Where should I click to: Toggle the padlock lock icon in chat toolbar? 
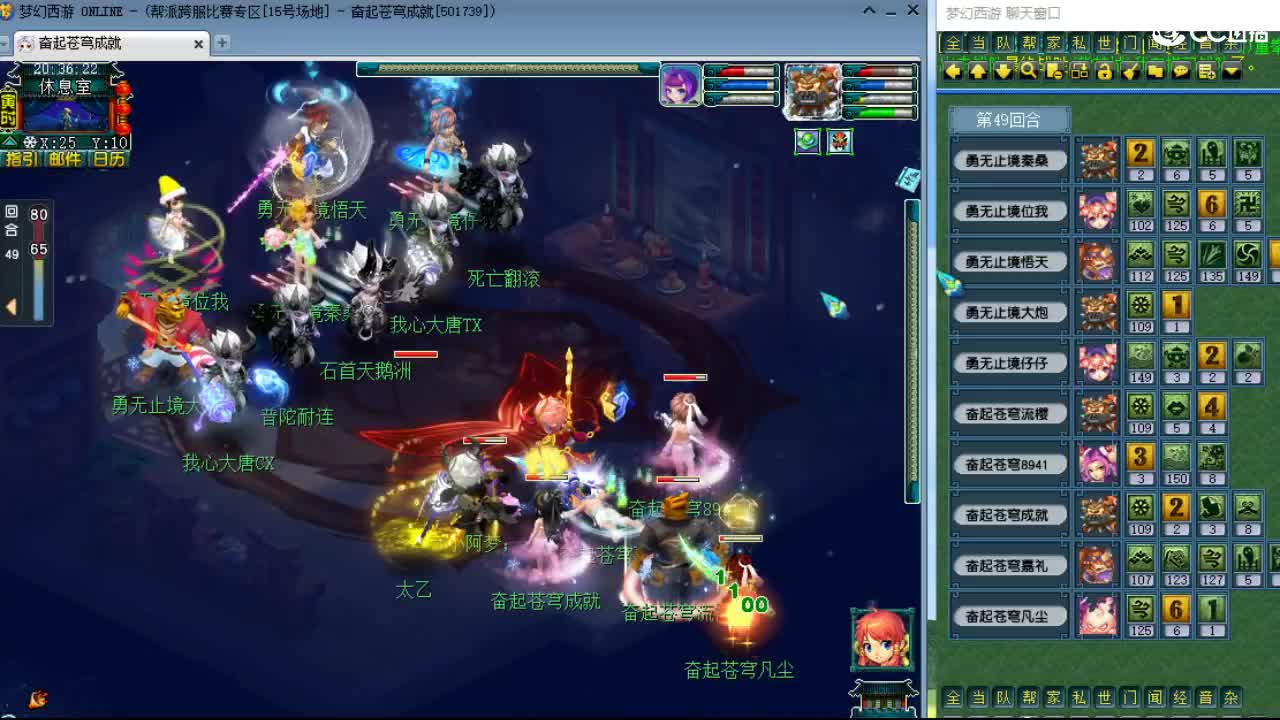point(1105,72)
